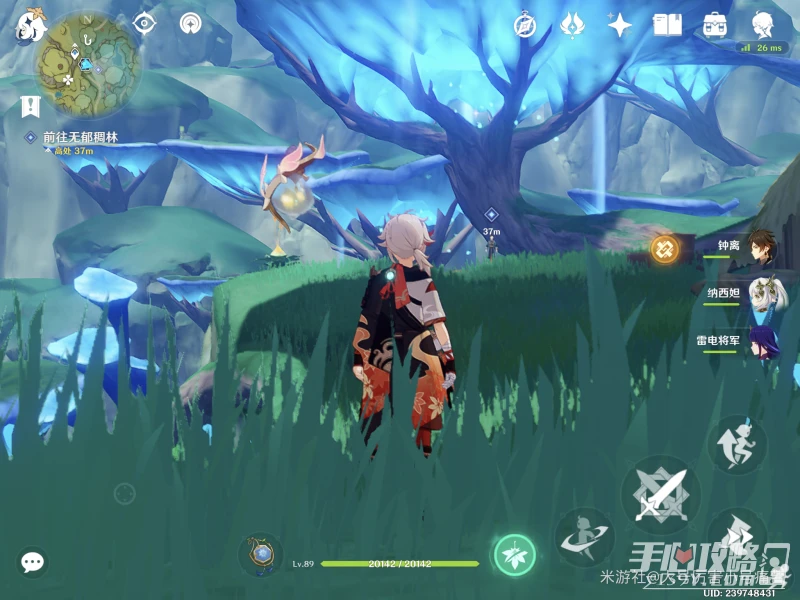This screenshot has height=600, width=800.
Task: Activate the green leaf elemental burst
Action: [x=514, y=554]
